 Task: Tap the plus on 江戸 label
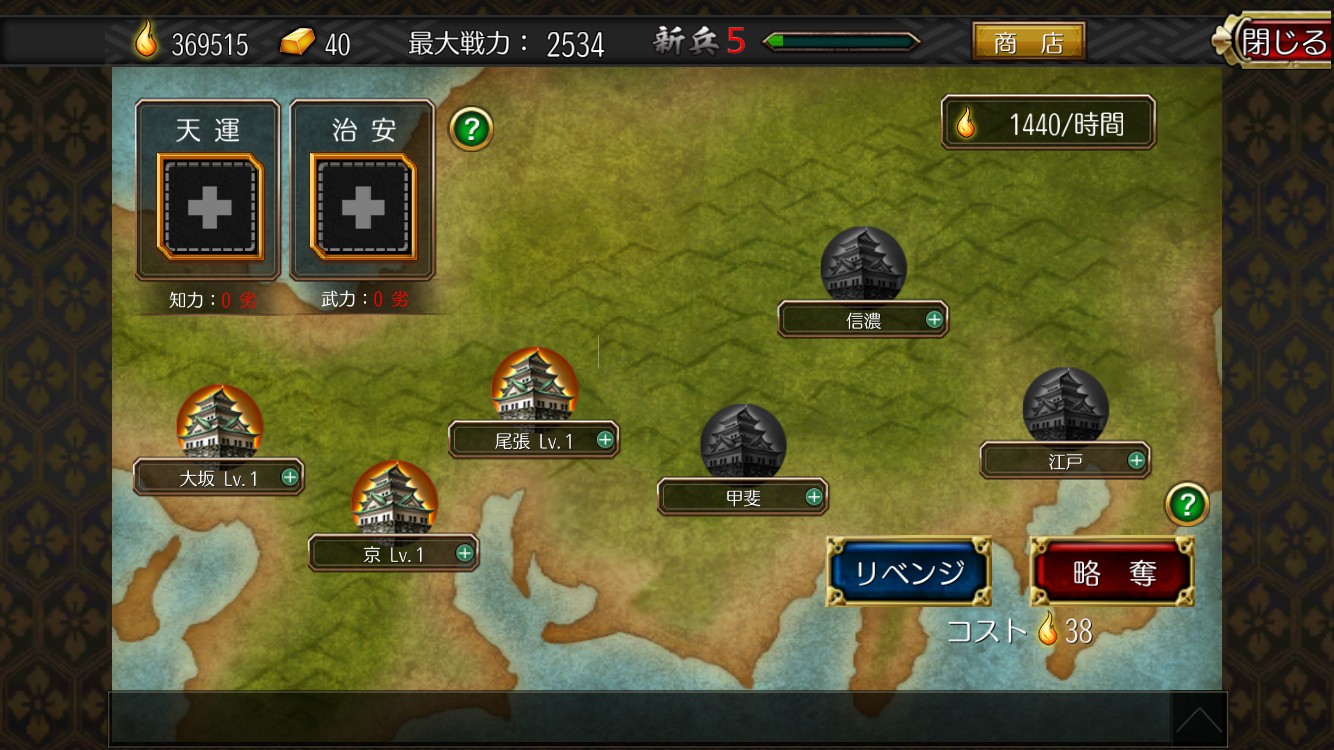(1136, 460)
